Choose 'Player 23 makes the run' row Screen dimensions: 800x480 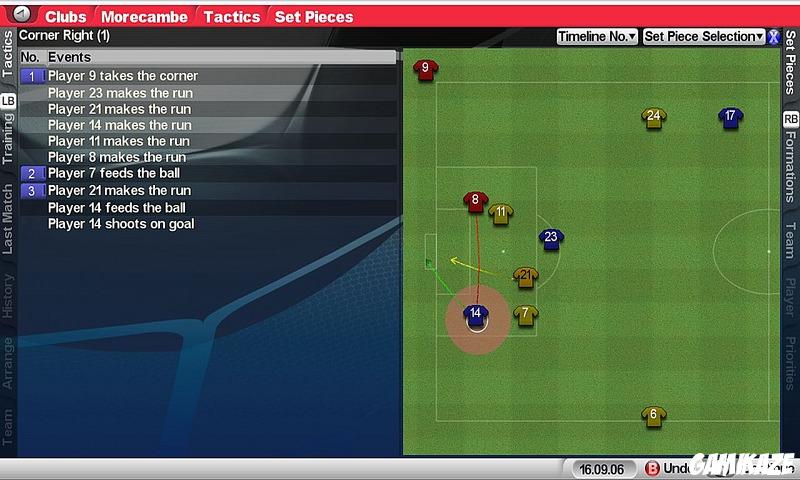click(120, 93)
